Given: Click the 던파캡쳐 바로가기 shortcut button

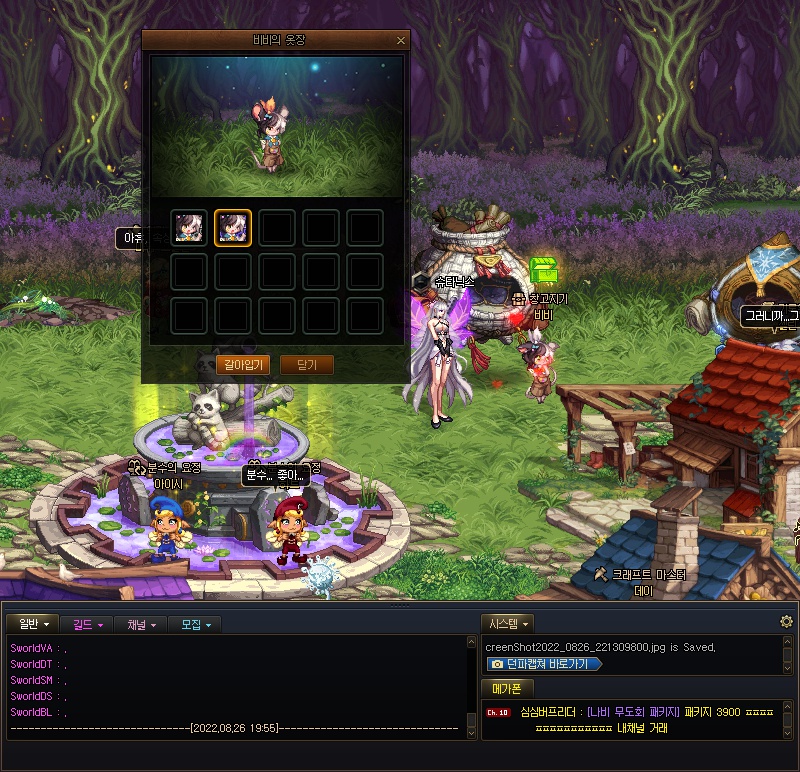Looking at the screenshot, I should [x=545, y=664].
